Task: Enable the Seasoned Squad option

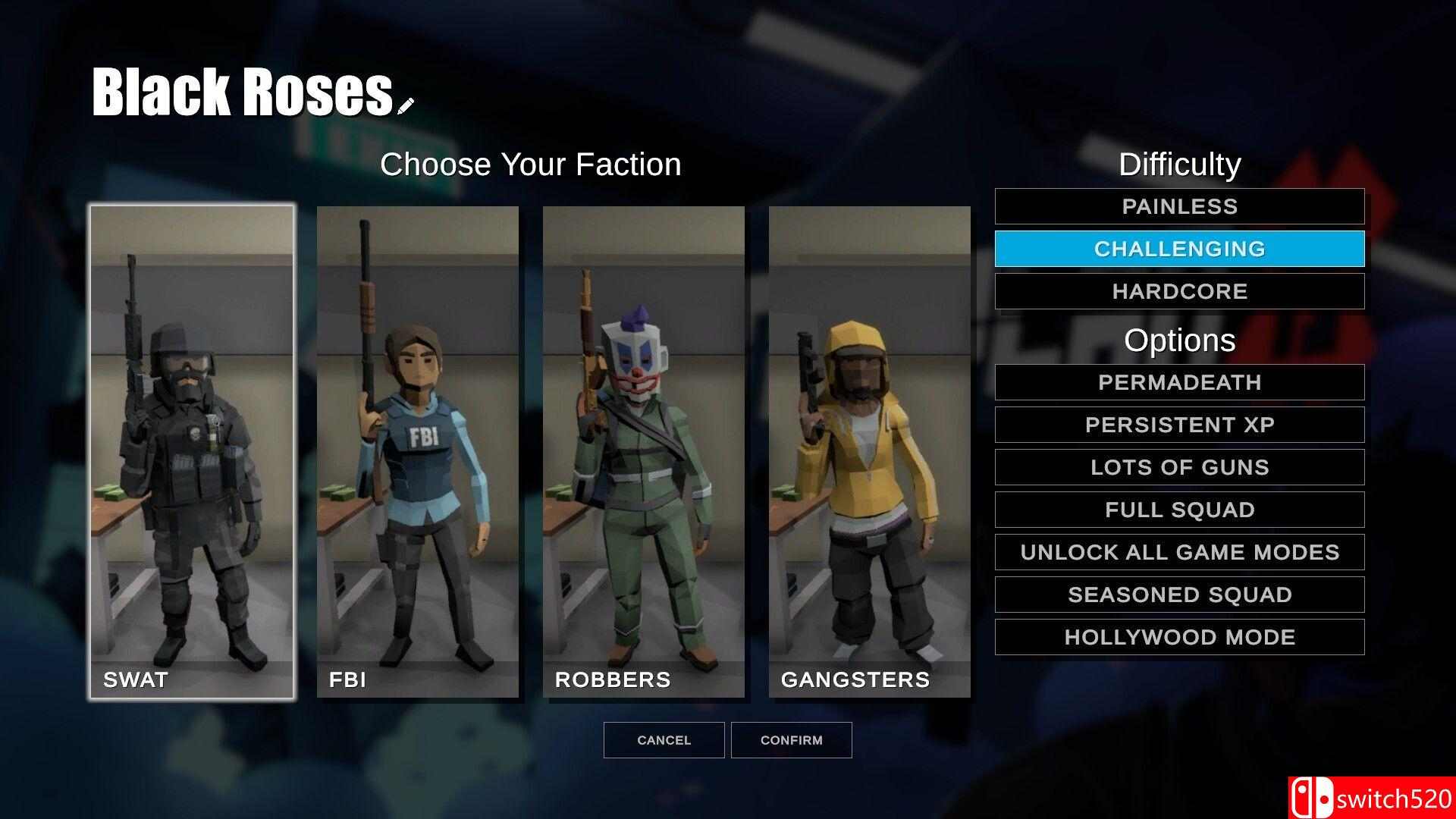Action: pyautogui.click(x=1179, y=595)
